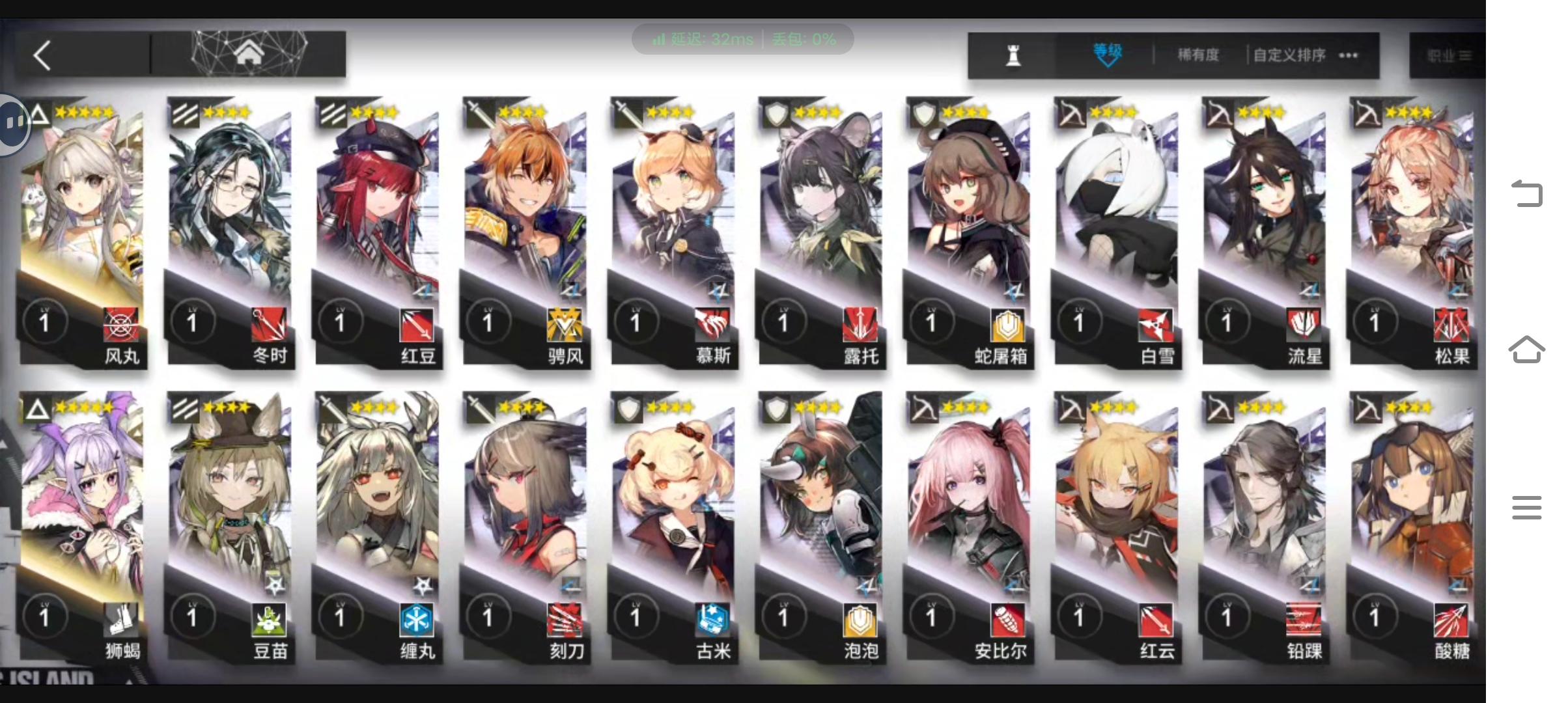
Task: Click the back arrow at top left
Action: pos(41,56)
